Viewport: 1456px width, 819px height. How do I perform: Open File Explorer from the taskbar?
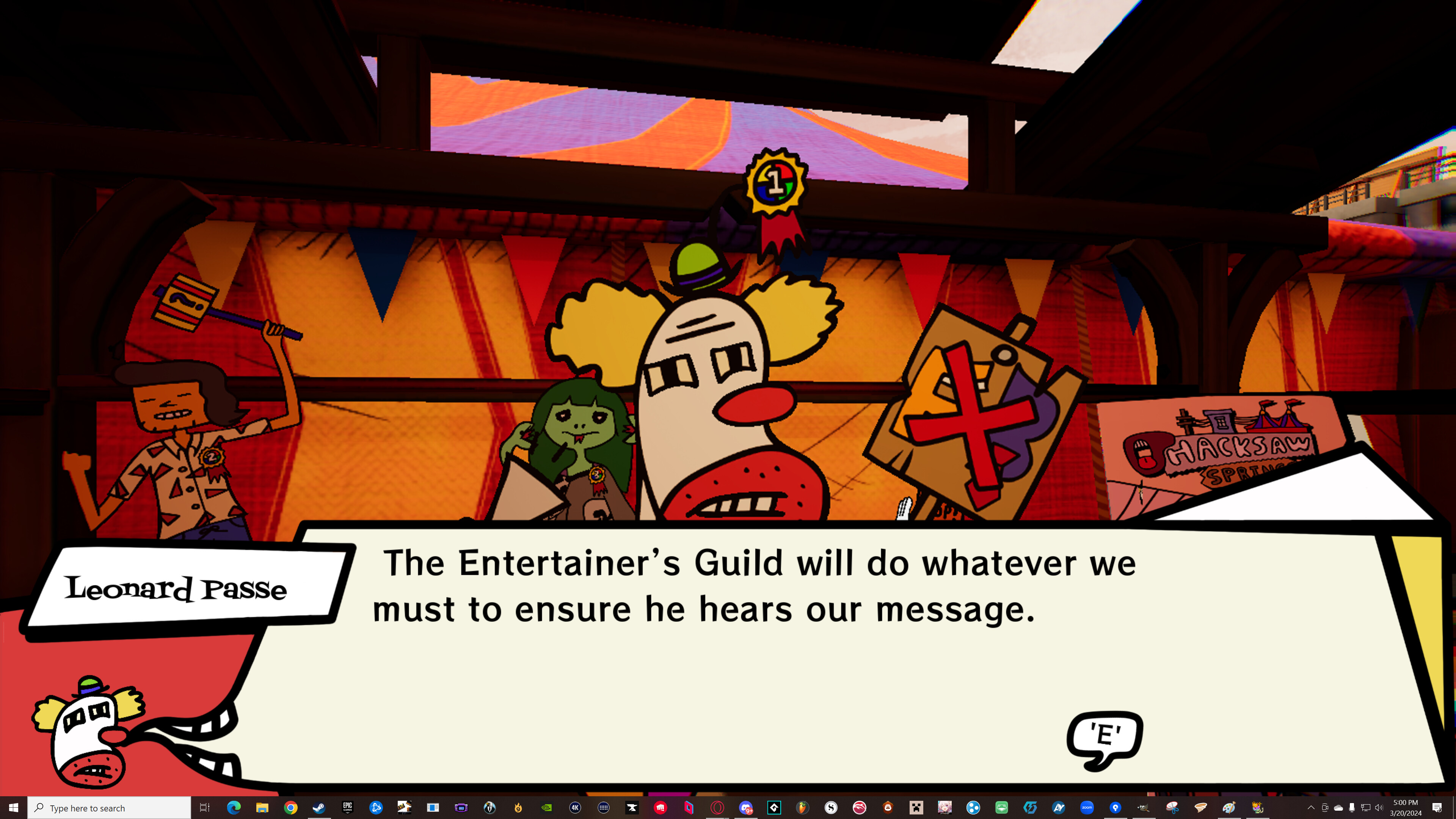pyautogui.click(x=263, y=807)
